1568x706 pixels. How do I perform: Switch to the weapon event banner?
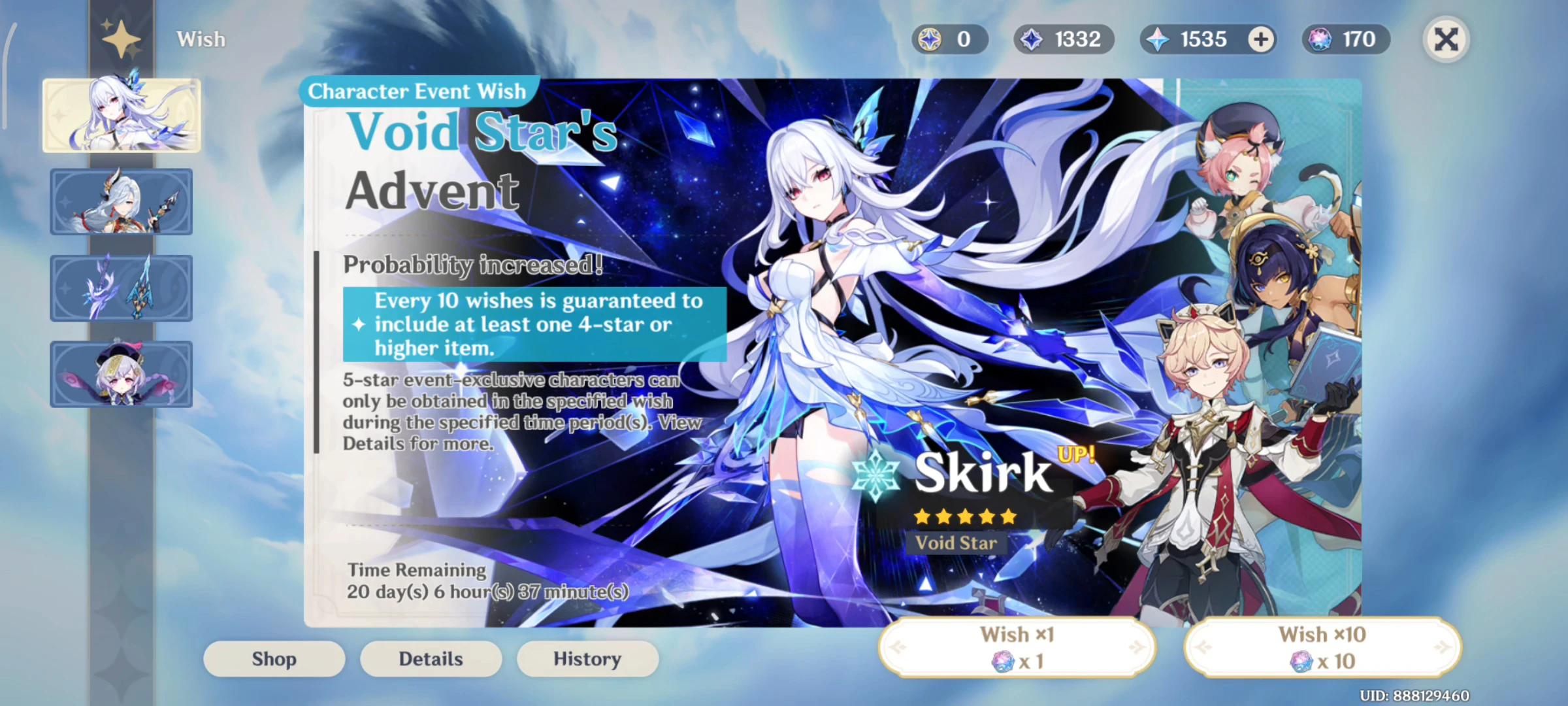[x=122, y=288]
